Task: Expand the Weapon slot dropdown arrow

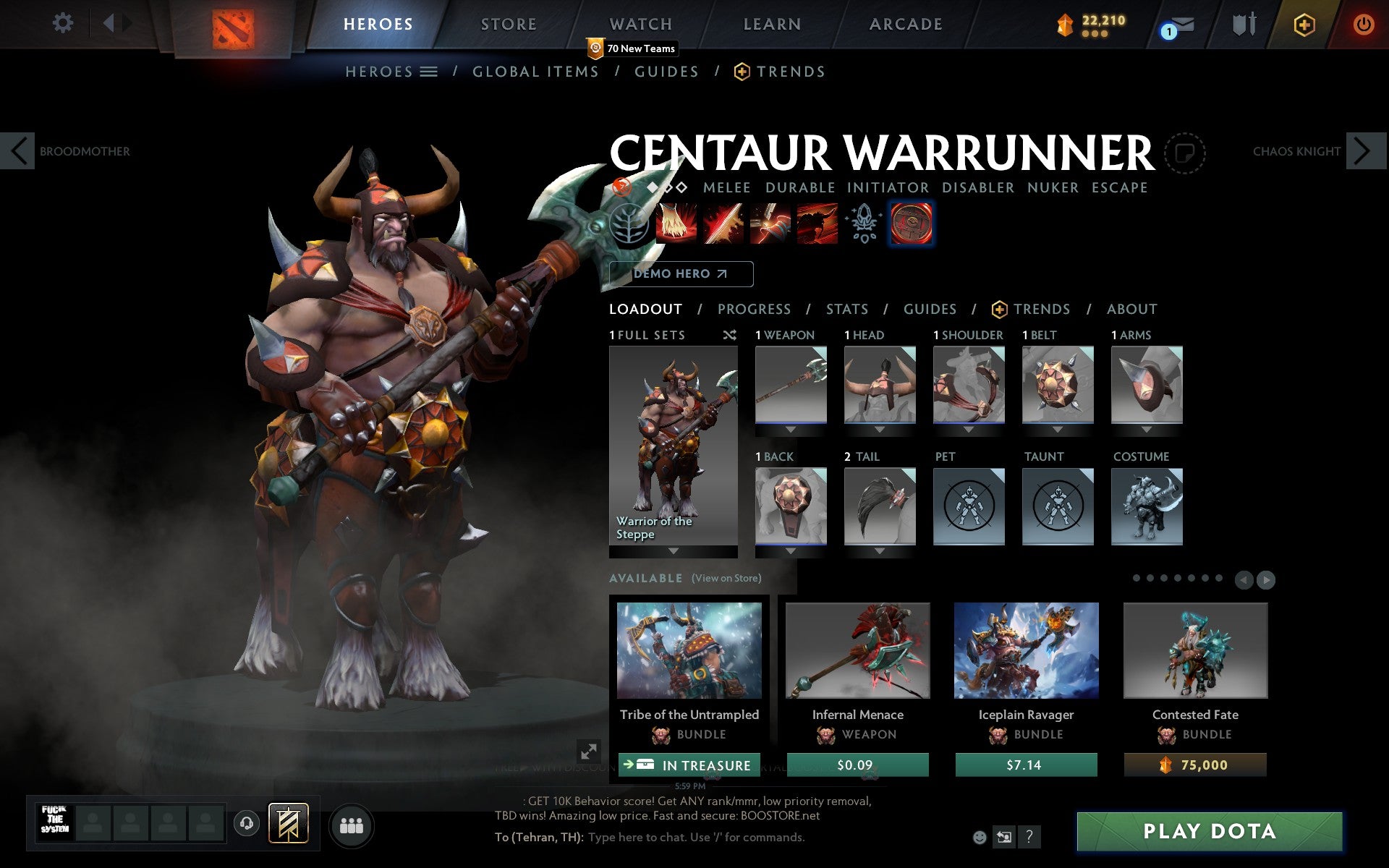Action: (790, 429)
